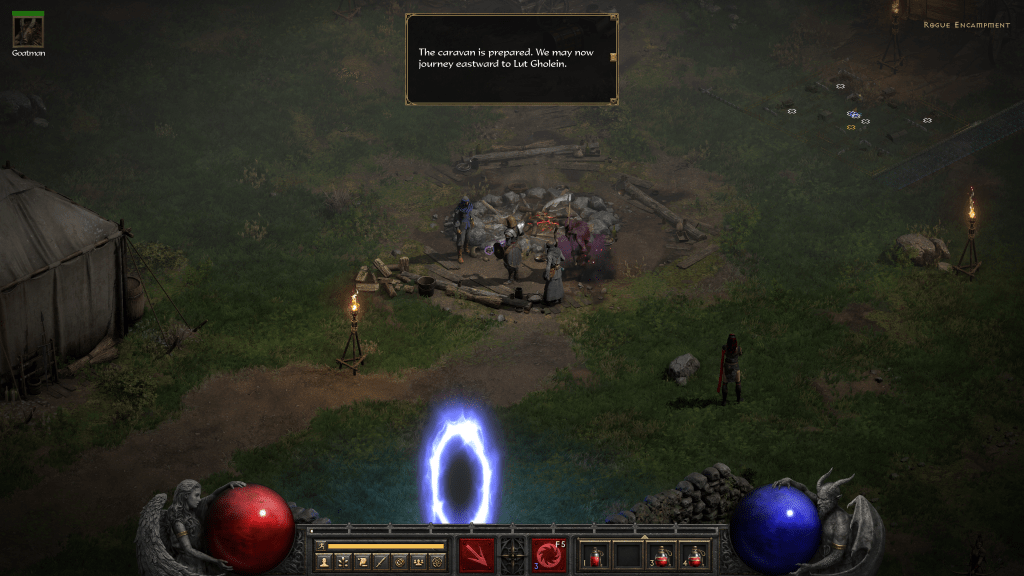
Task: Toggle the run/walk icon beside stamina bar
Action: tap(322, 545)
